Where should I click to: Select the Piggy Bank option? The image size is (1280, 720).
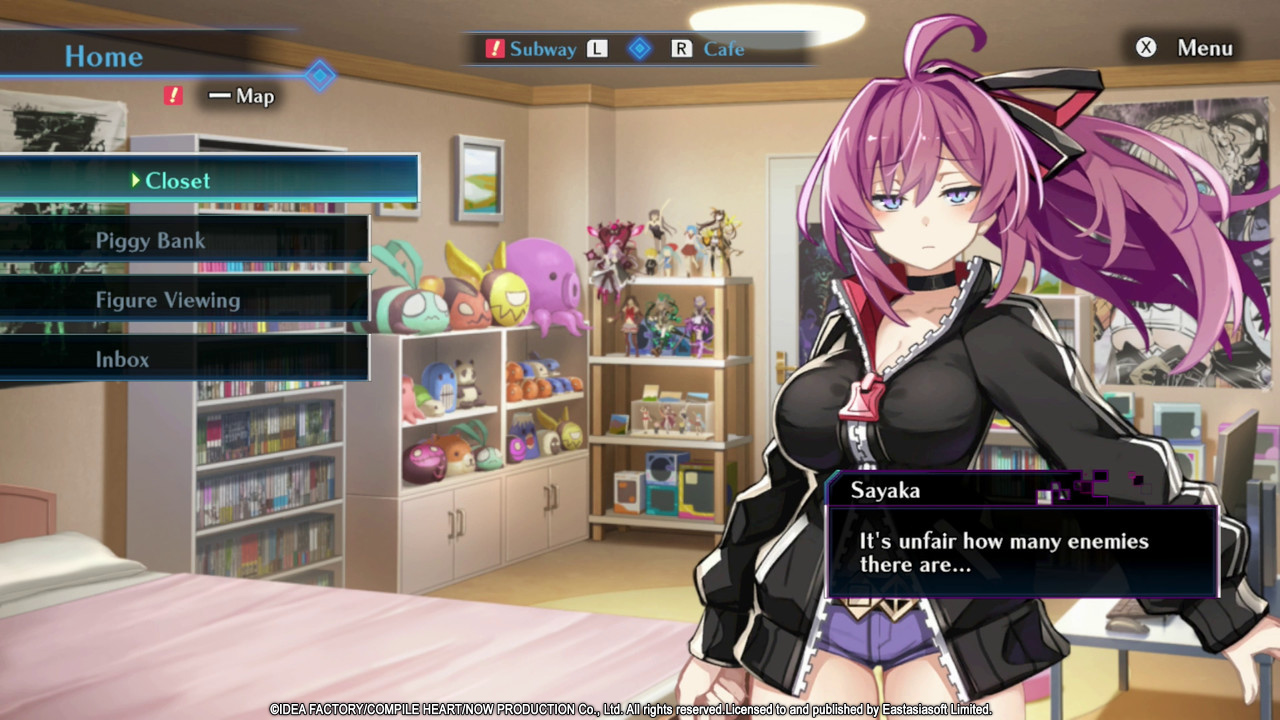[x=150, y=241]
